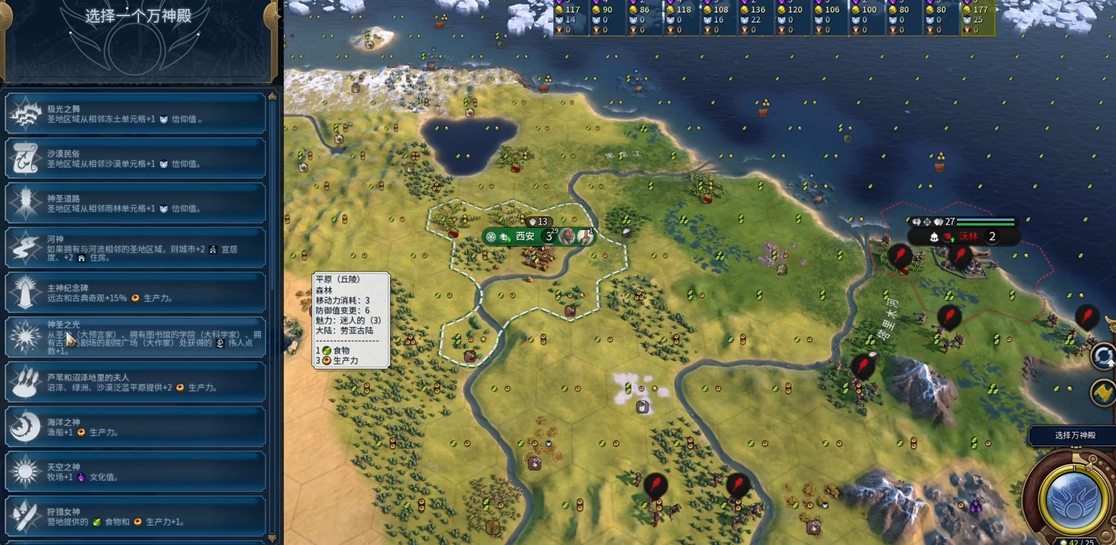
Task: Select the 沙漠民俗 pantheon belief
Action: [136, 158]
